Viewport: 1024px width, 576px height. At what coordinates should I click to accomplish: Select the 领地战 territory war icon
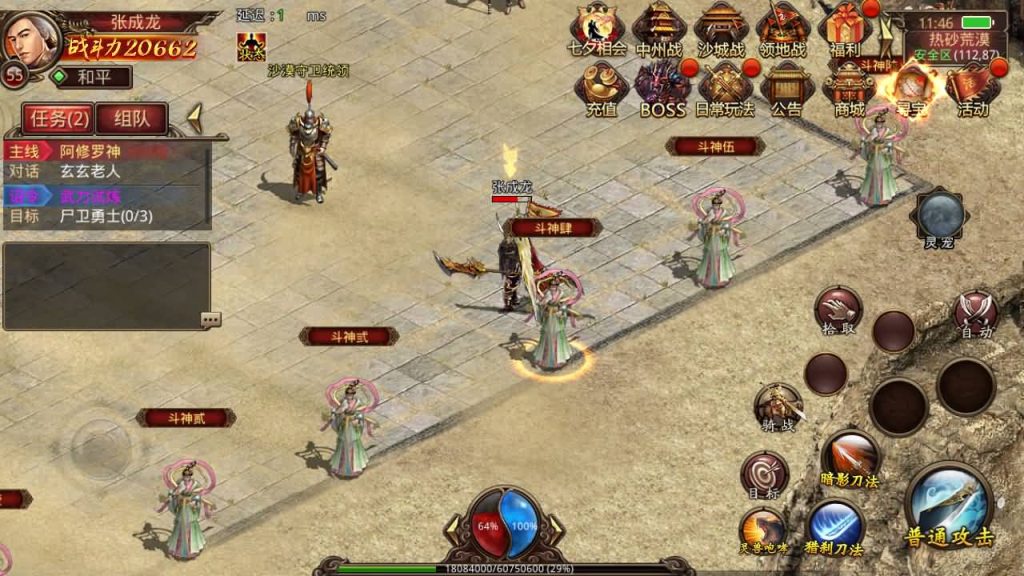pos(783,28)
